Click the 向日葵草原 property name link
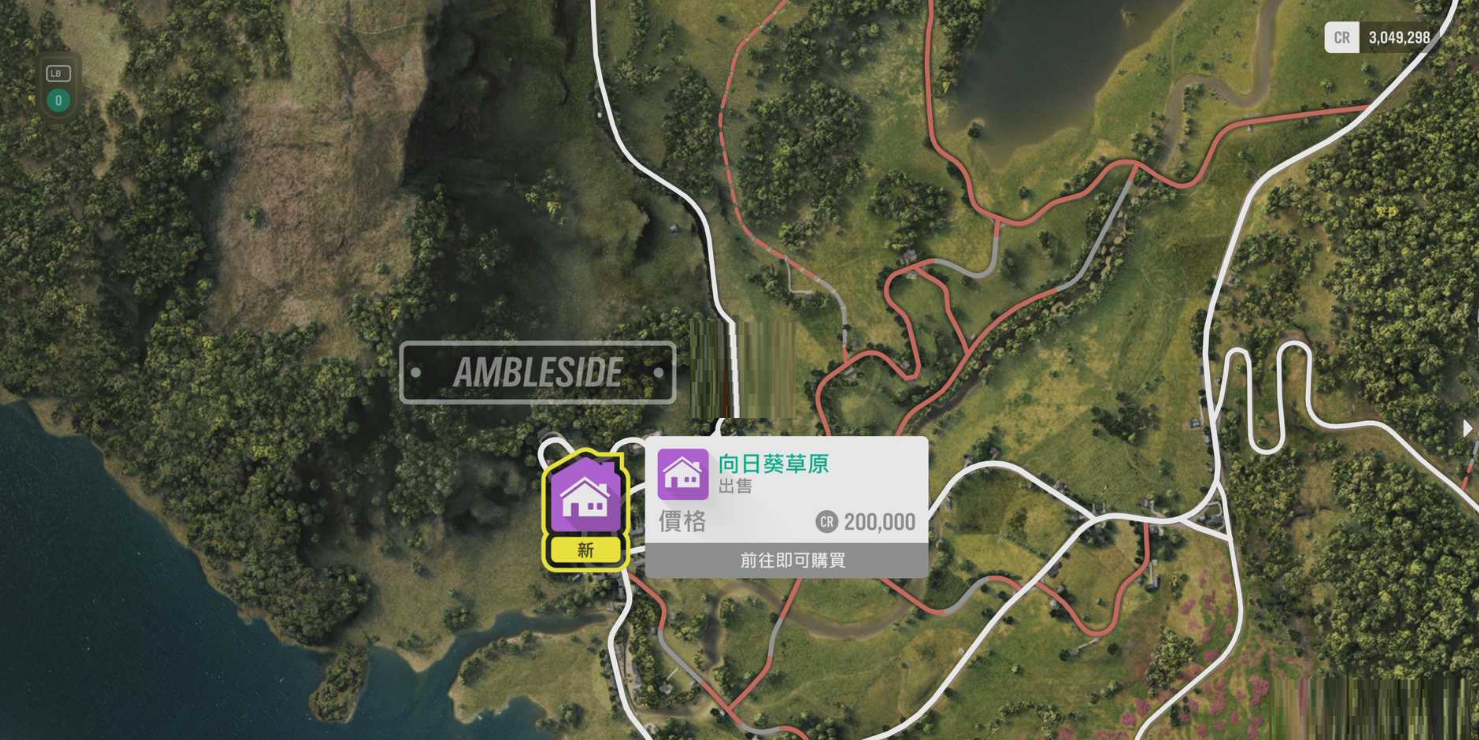Viewport: 1479px width, 740px height. pyautogui.click(x=773, y=463)
